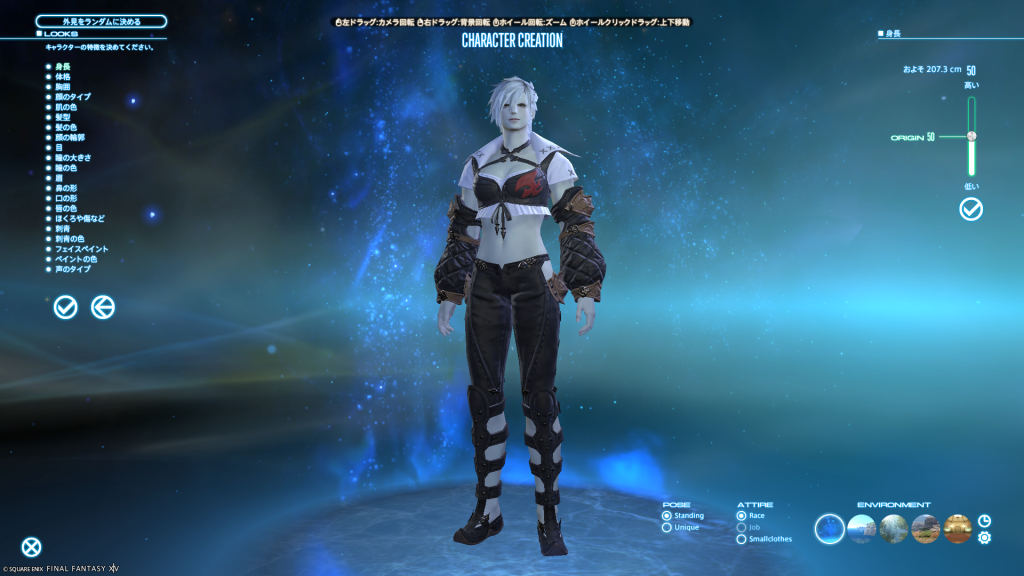Open the 刺青 tattoo option

click(x=62, y=228)
